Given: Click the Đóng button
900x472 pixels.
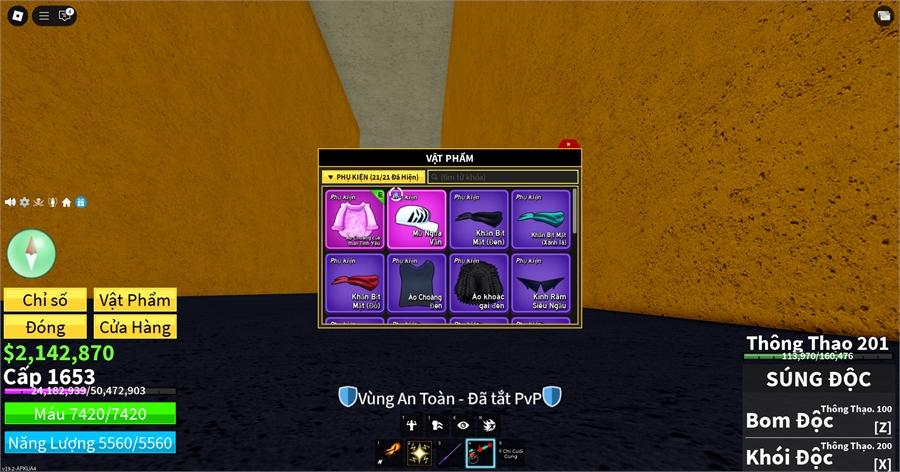Looking at the screenshot, I should point(45,327).
